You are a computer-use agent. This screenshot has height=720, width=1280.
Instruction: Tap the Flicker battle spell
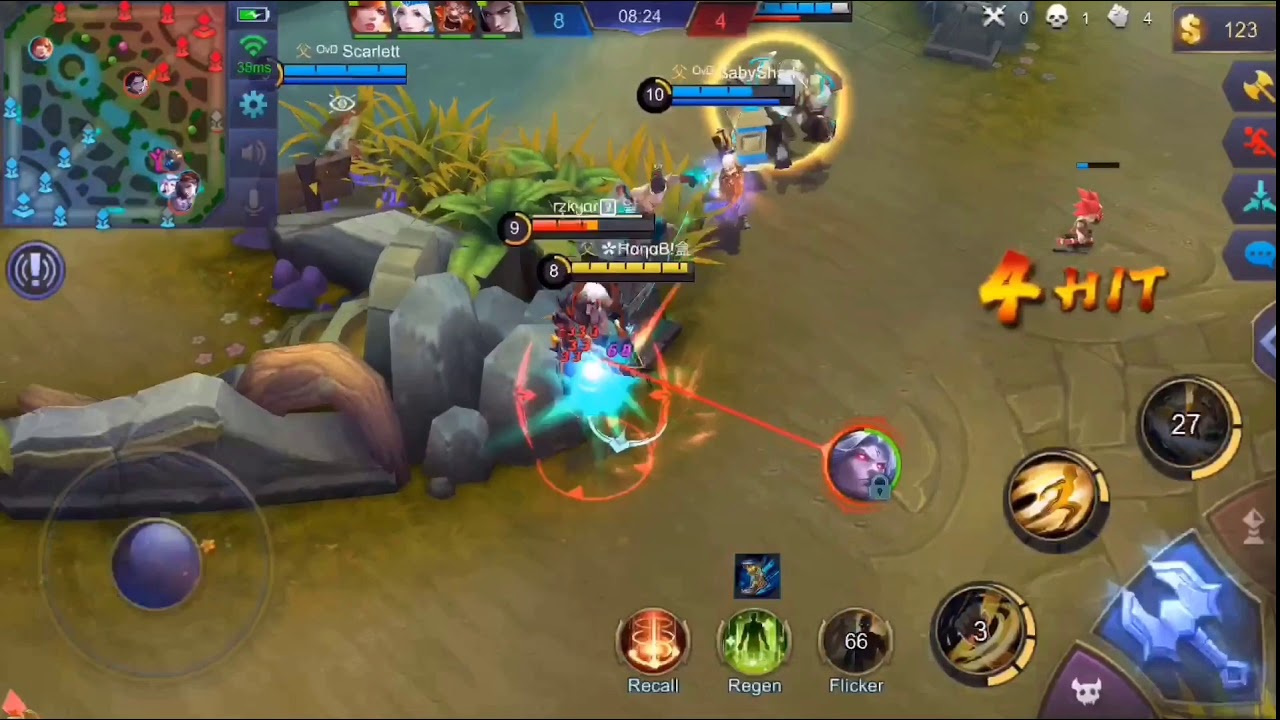coord(856,641)
